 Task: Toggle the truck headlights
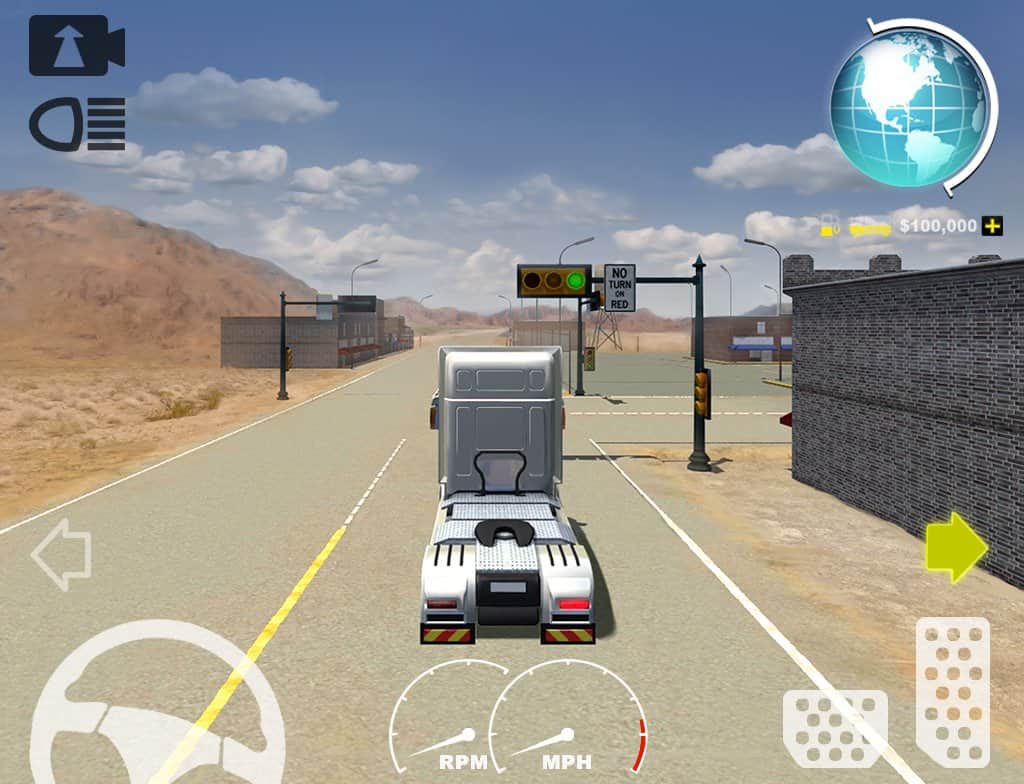tap(77, 124)
